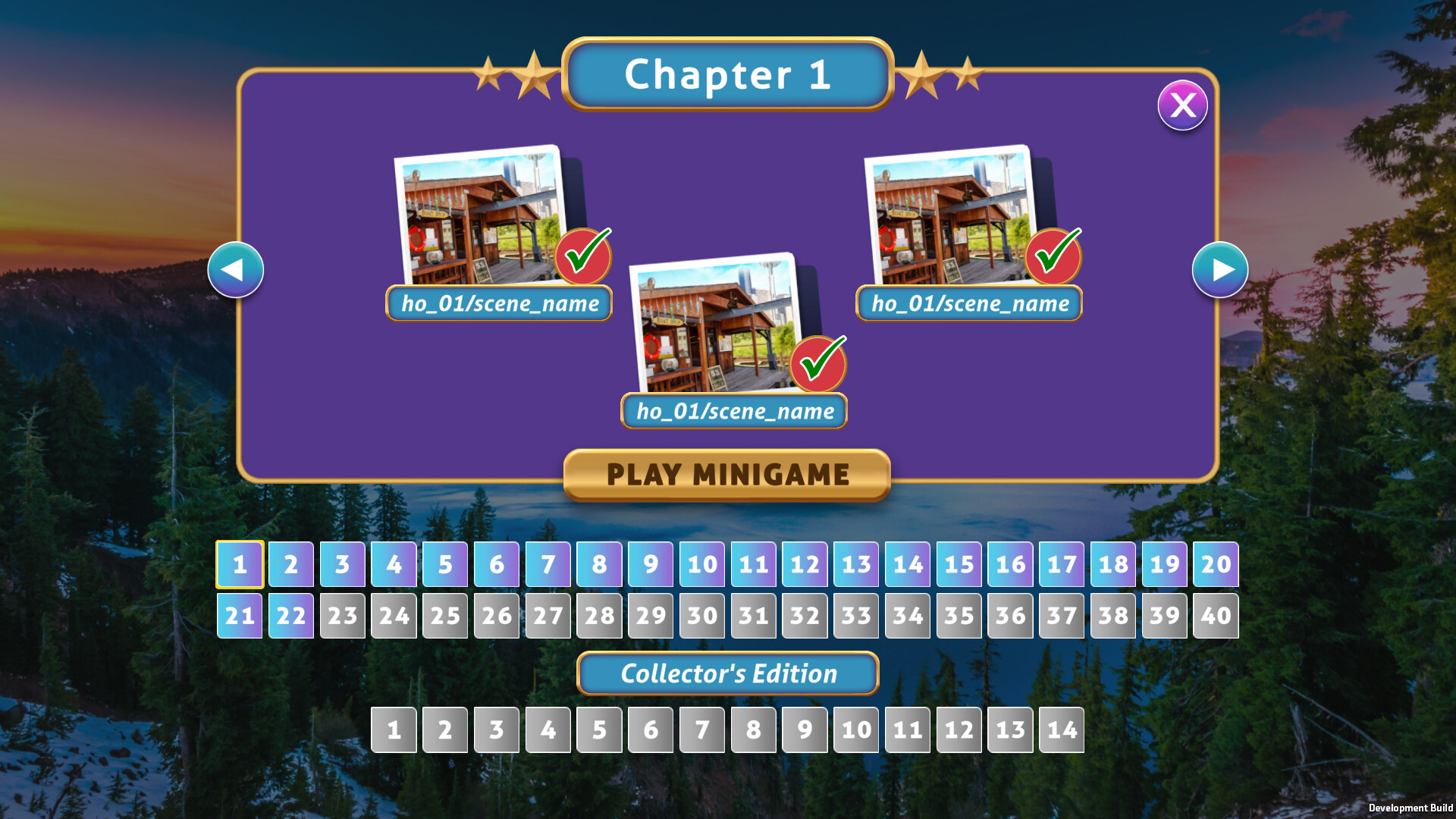Close the Chapter 1 panel
The image size is (1456, 819).
coord(1181,105)
